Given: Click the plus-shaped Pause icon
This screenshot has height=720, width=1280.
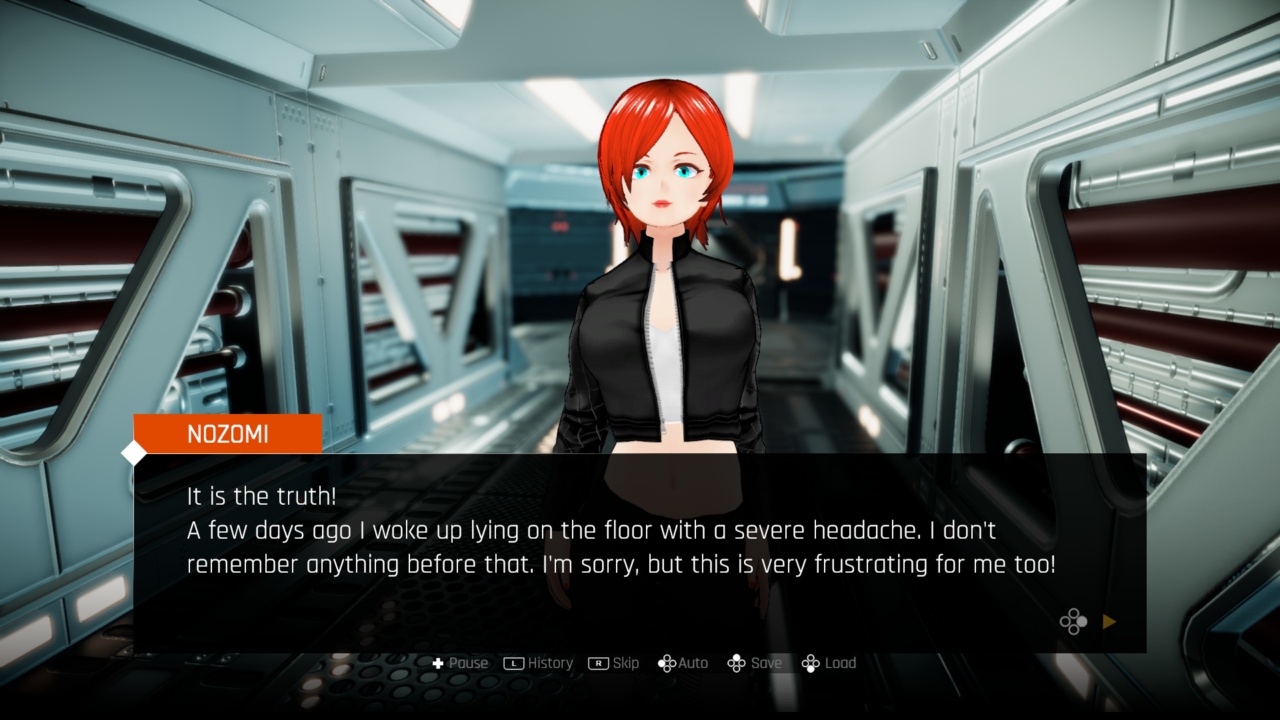Looking at the screenshot, I should tap(440, 662).
